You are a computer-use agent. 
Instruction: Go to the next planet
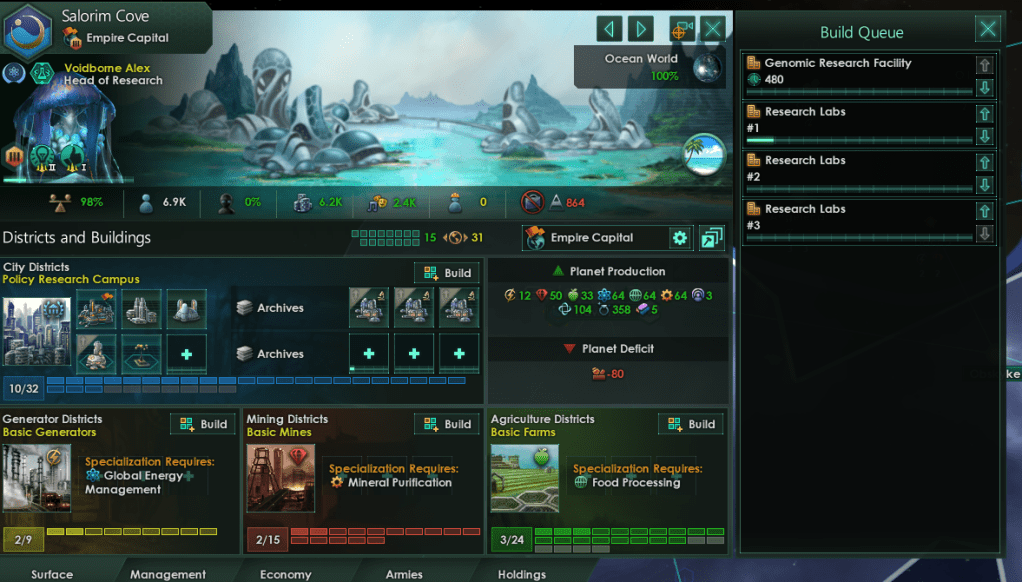[x=641, y=28]
